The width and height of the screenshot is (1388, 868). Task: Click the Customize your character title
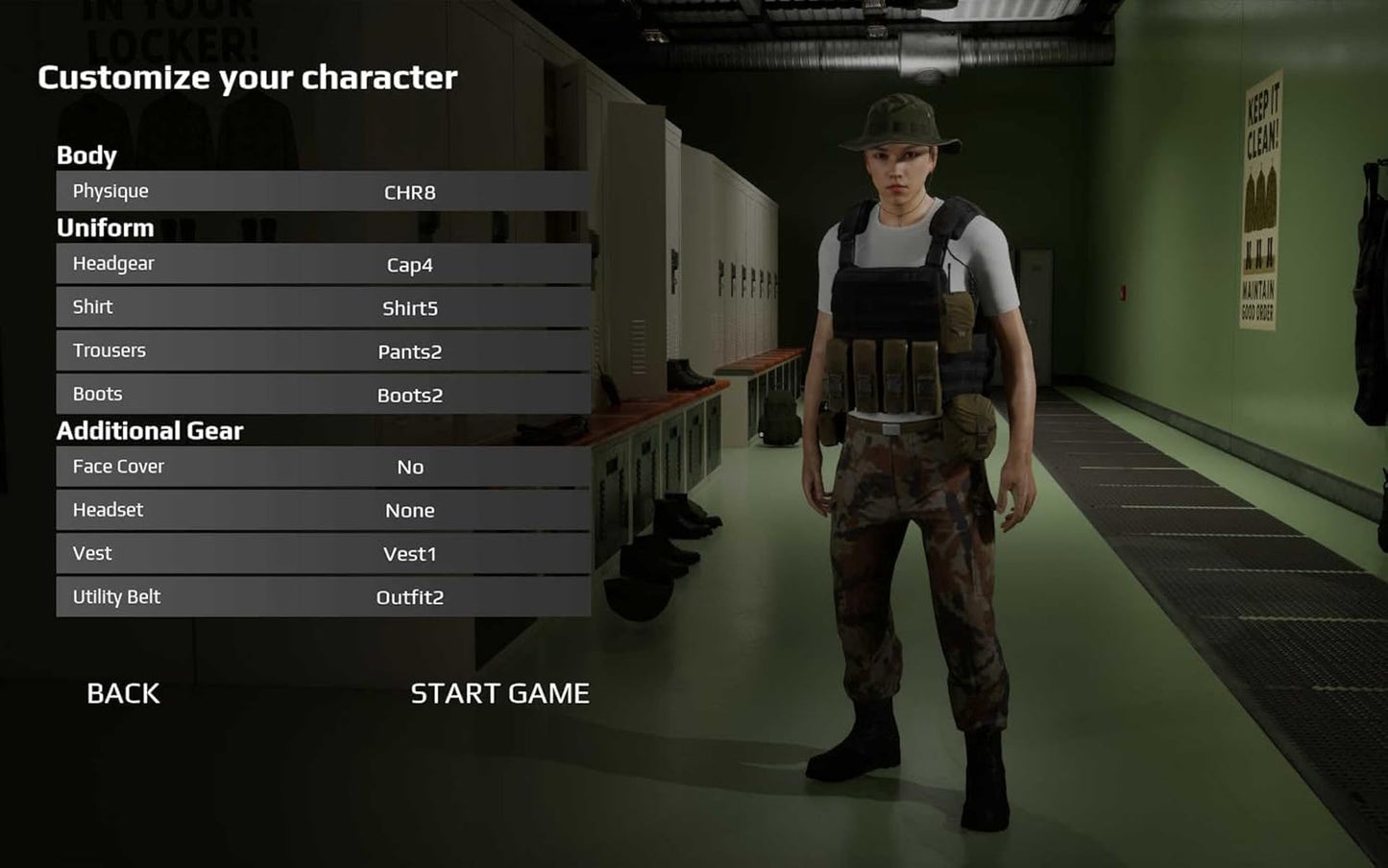pyautogui.click(x=247, y=78)
